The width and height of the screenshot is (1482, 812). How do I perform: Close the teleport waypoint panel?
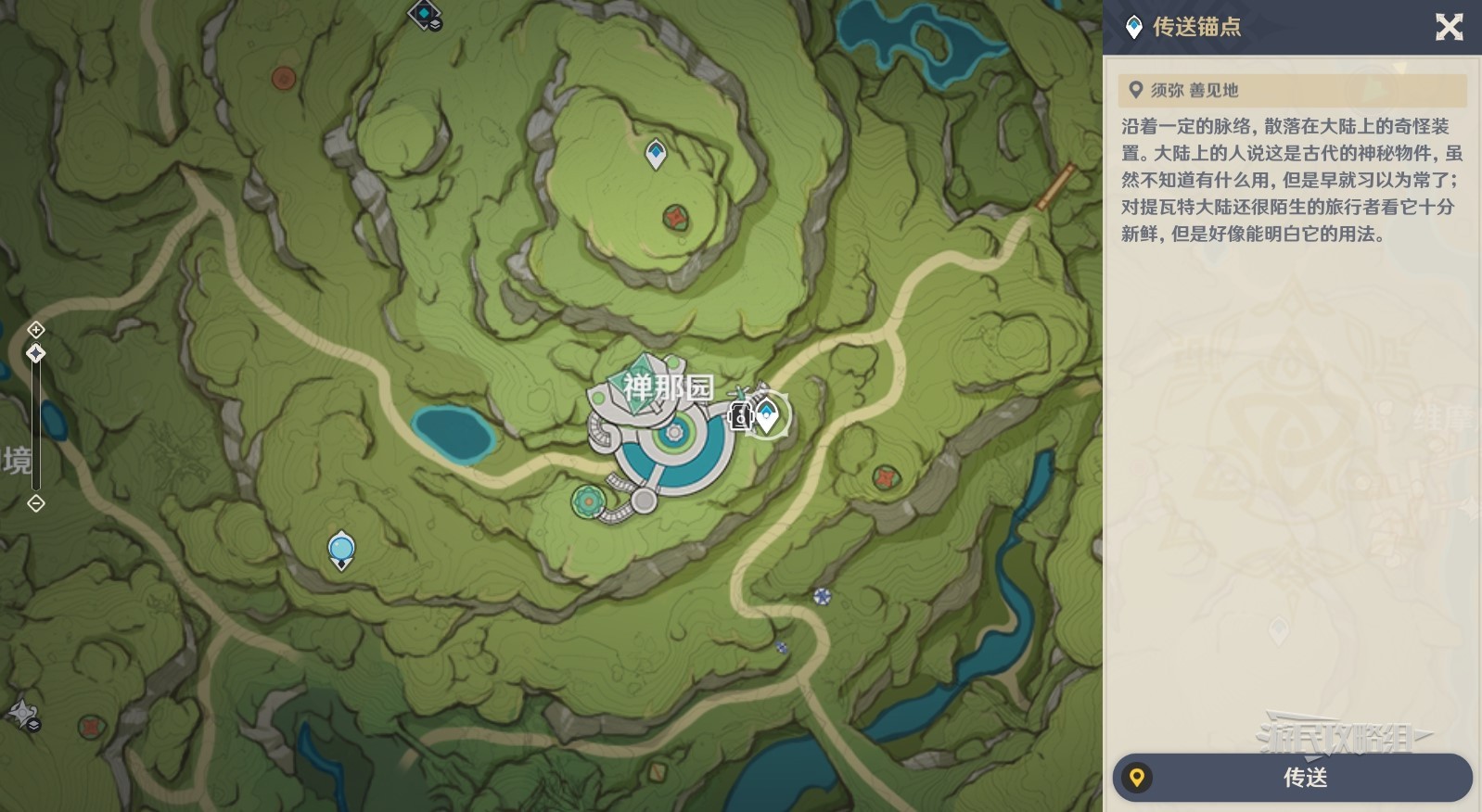pos(1449,27)
